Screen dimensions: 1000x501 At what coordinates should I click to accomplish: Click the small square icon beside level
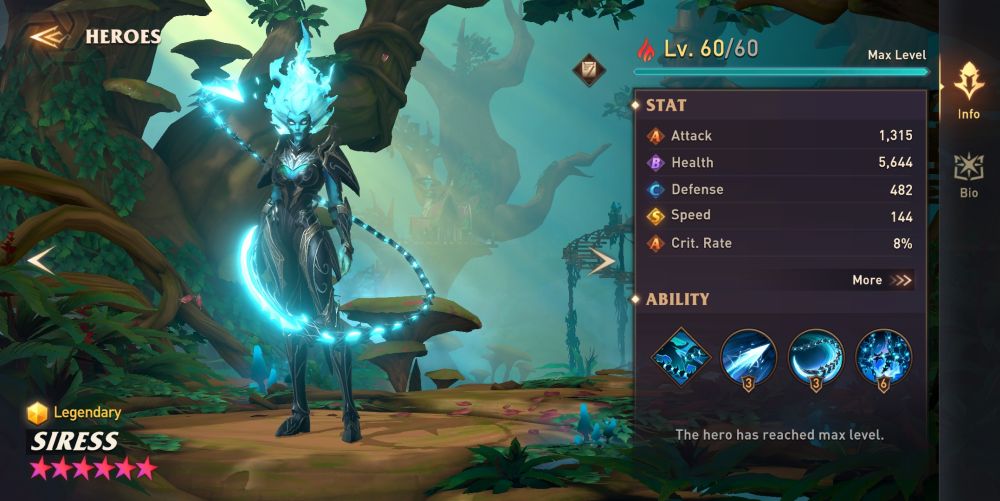(x=588, y=70)
